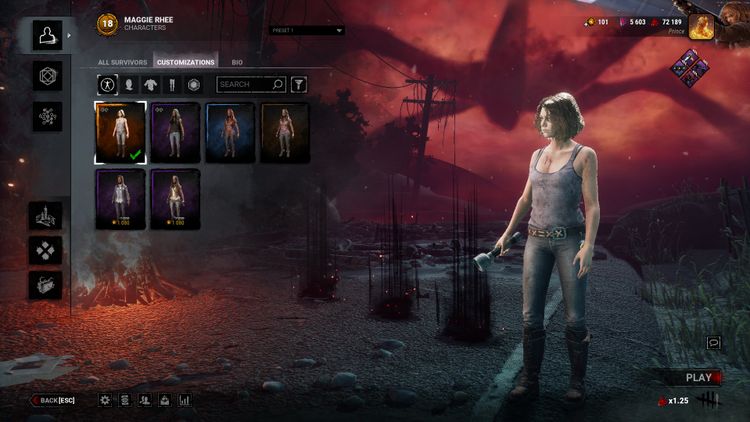The image size is (750, 422).
Task: Open settings with the gear icon
Action: (105, 400)
